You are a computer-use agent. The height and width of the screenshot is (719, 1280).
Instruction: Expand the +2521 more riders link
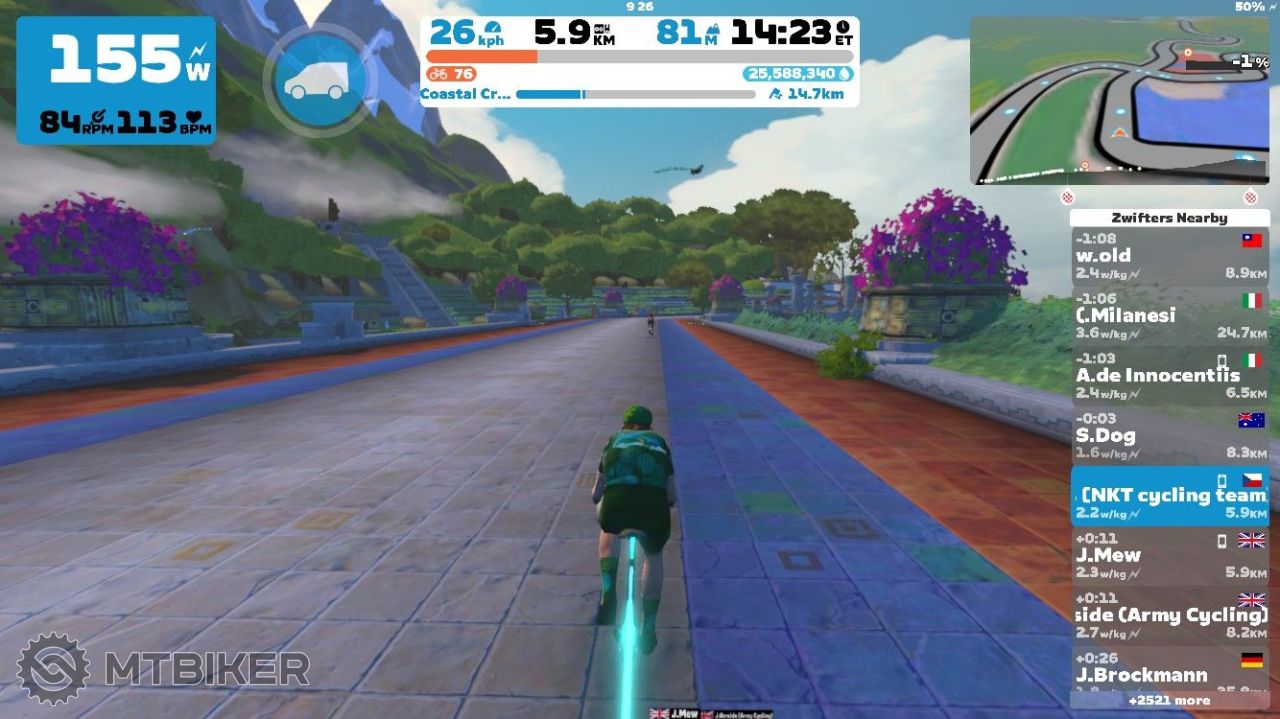pyautogui.click(x=1169, y=700)
